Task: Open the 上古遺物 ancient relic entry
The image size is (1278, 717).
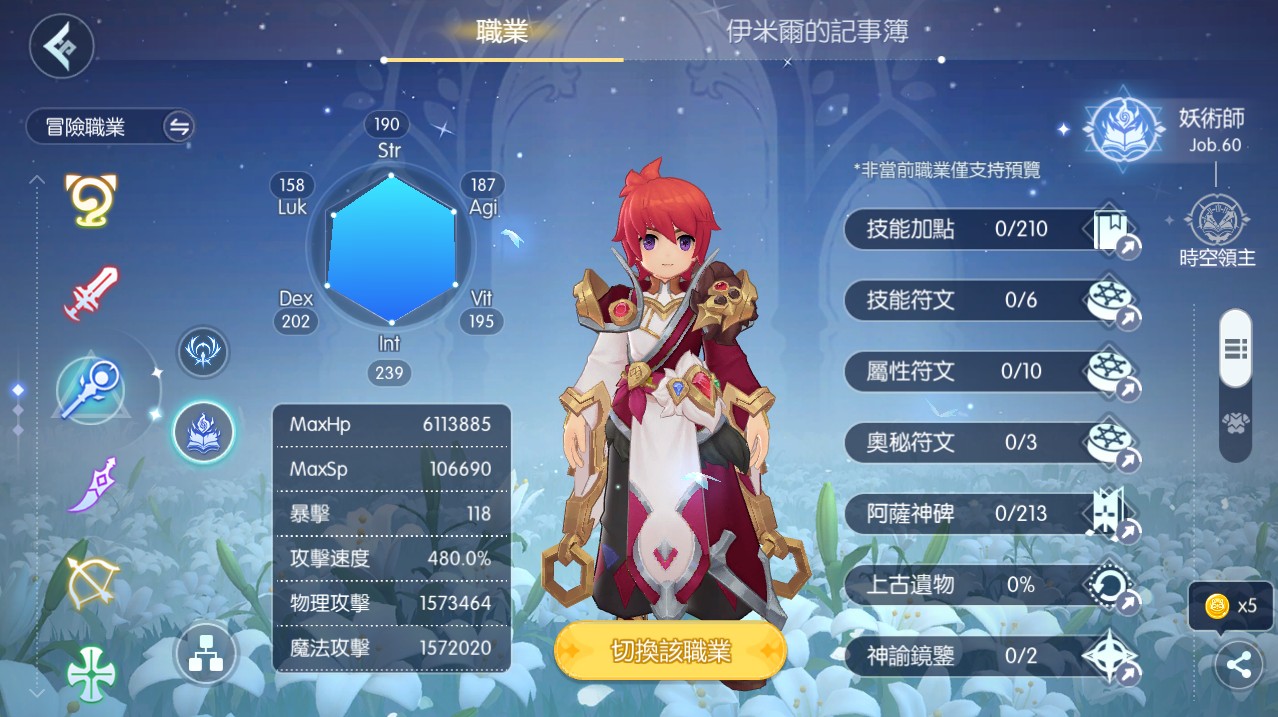Action: (x=990, y=585)
